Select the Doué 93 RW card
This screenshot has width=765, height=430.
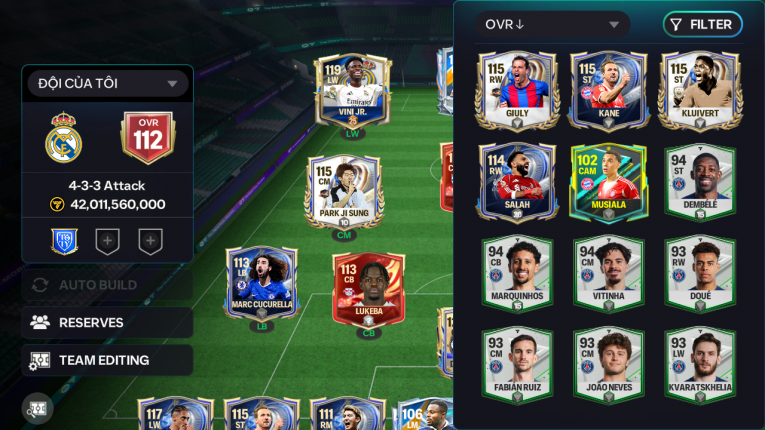[x=699, y=273]
